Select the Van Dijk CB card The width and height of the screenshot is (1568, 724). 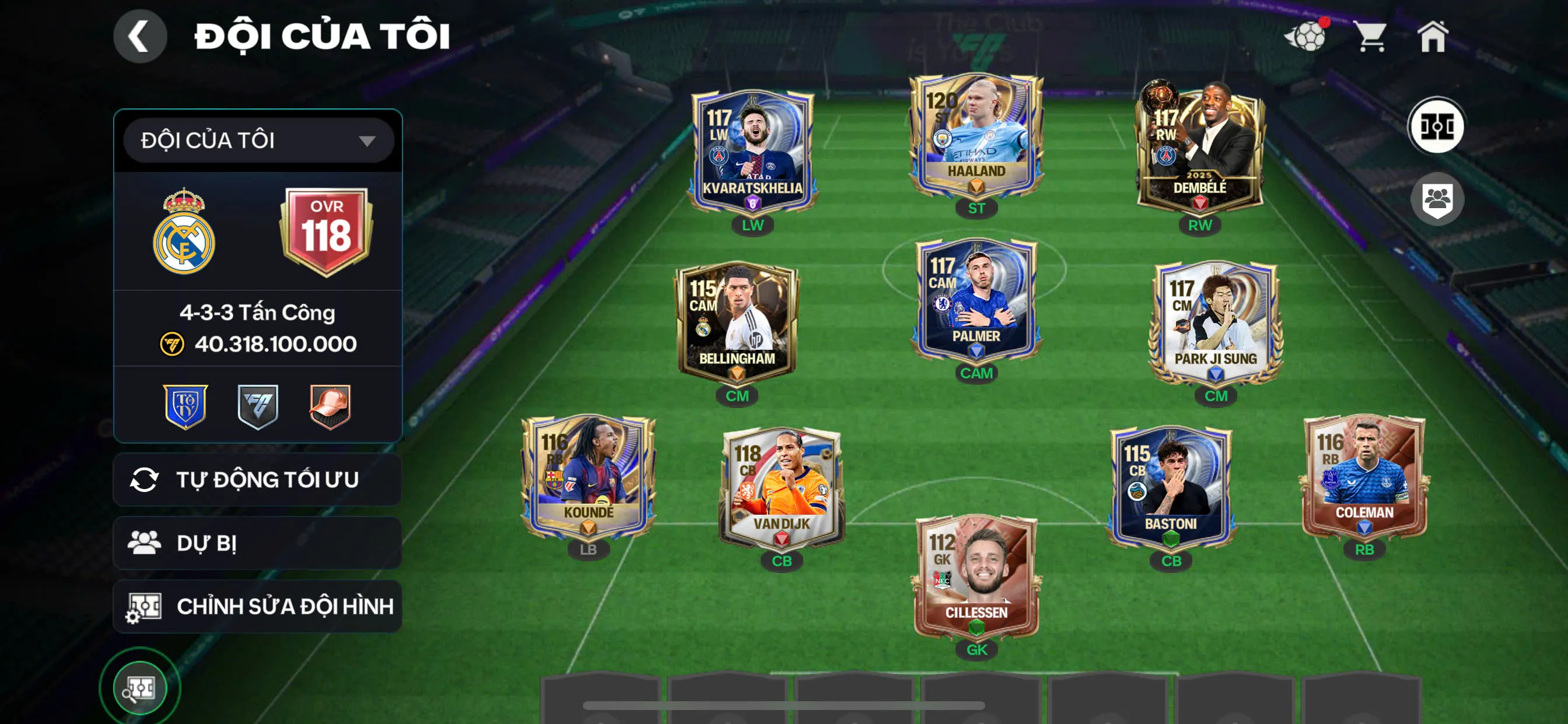pos(782,487)
